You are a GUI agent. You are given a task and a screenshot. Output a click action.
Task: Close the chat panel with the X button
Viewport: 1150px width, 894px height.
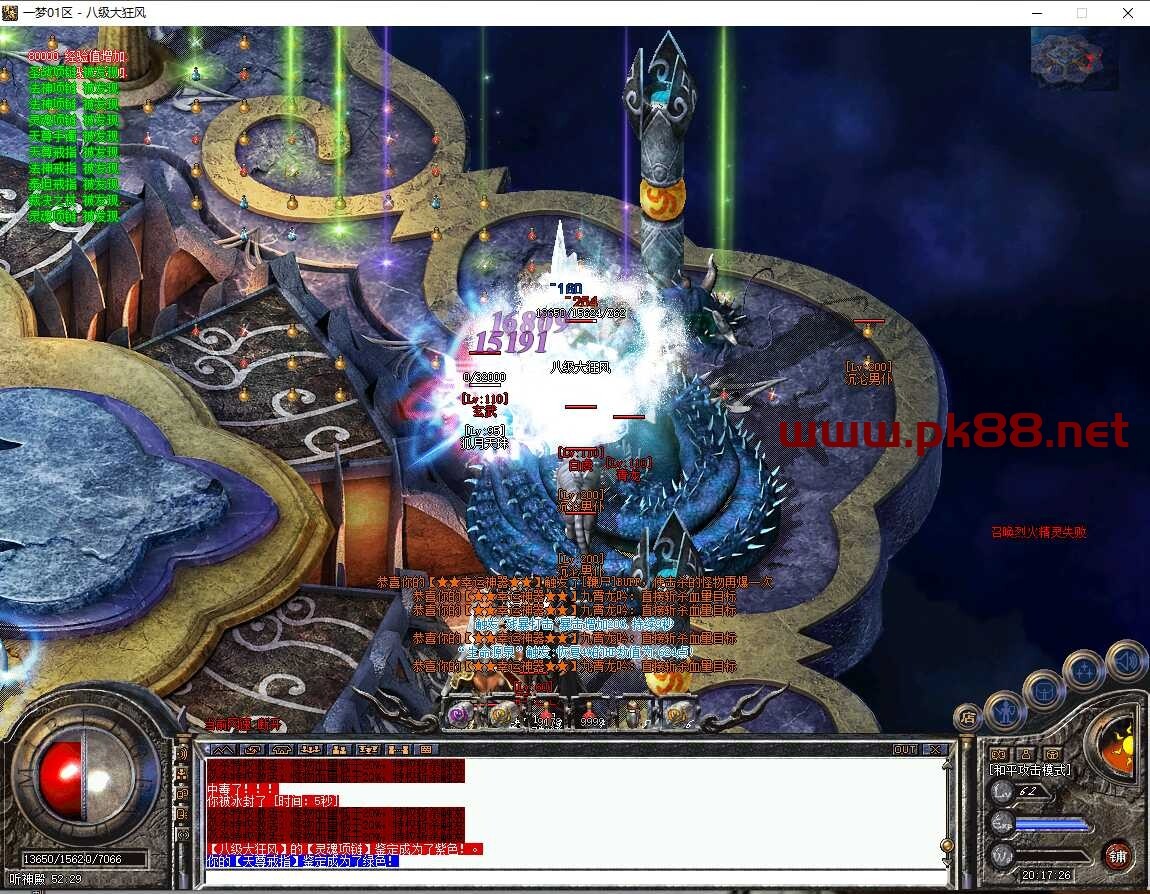click(x=935, y=749)
